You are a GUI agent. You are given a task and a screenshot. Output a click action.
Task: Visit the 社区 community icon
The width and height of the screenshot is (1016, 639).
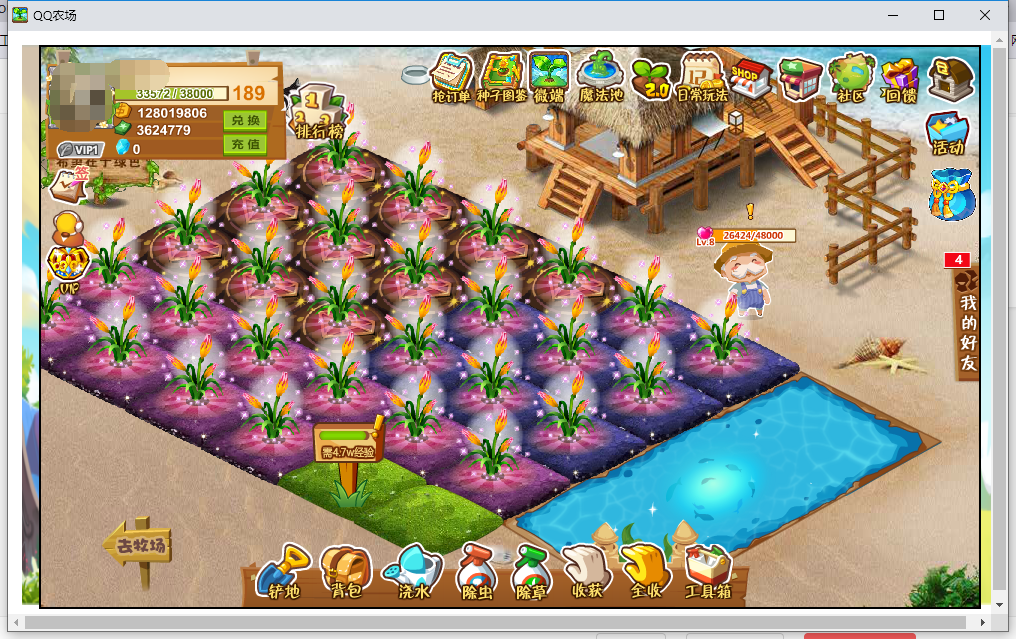click(x=850, y=78)
